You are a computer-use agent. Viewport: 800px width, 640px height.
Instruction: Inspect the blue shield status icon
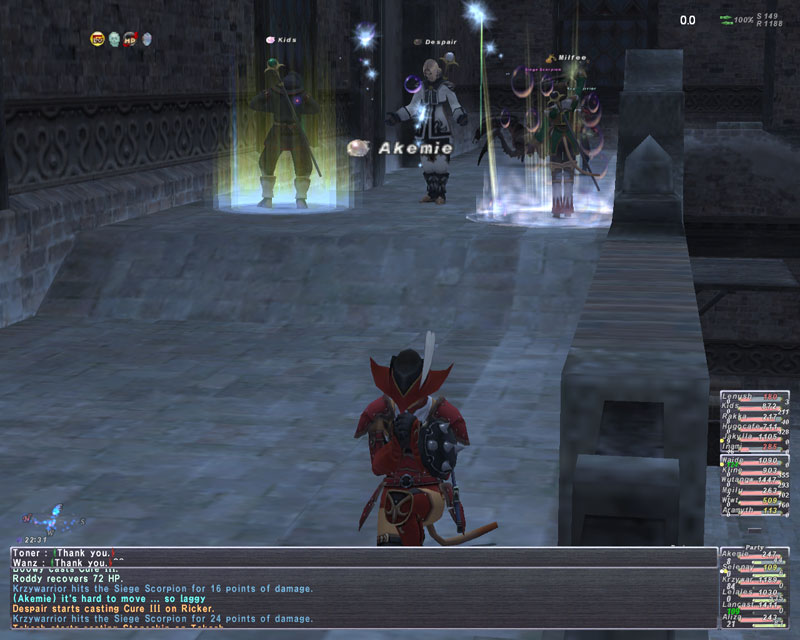point(146,39)
